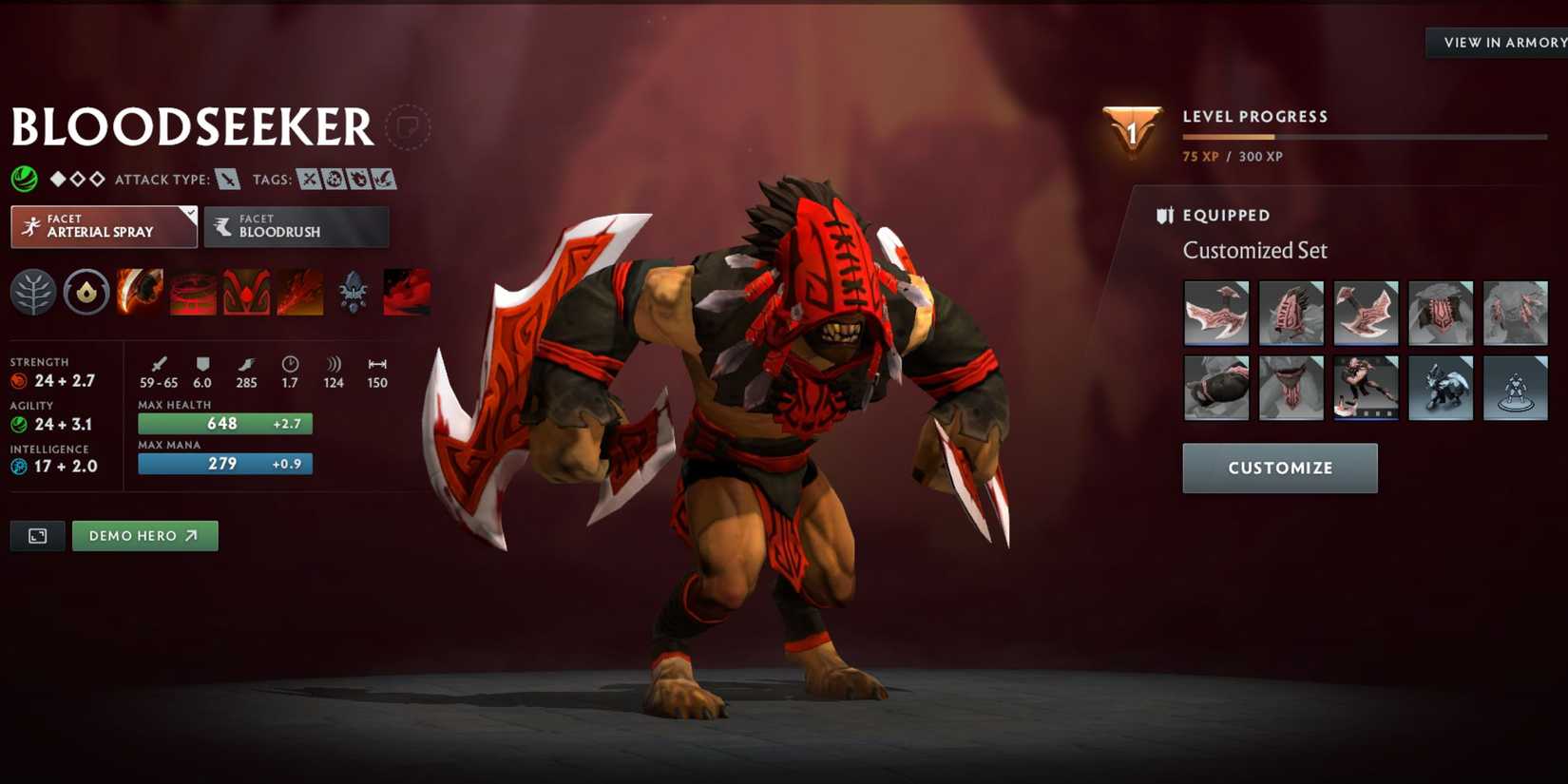The width and height of the screenshot is (1568, 784).
Task: Click the melee sword icon next to Attack Type
Action: (228, 179)
